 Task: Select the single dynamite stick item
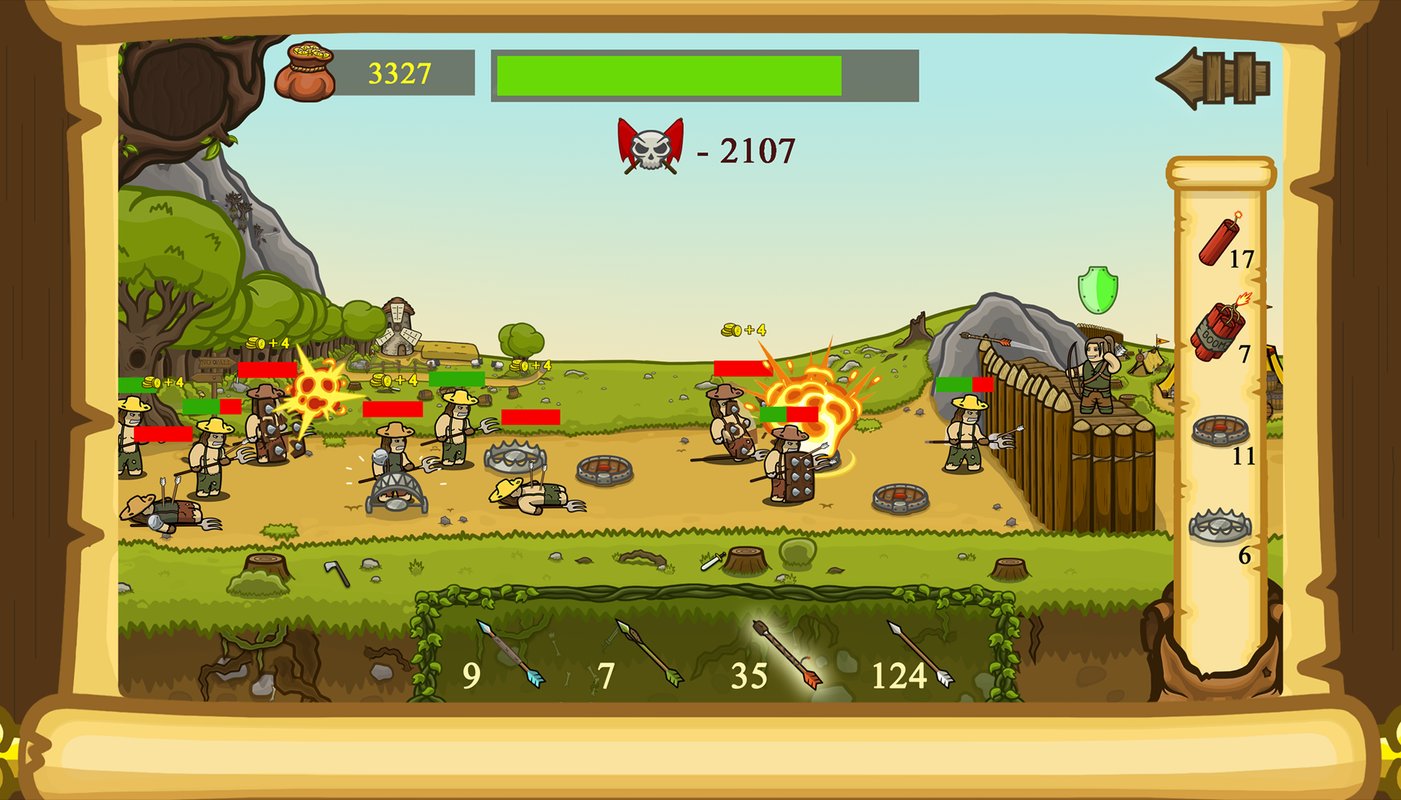click(1219, 239)
